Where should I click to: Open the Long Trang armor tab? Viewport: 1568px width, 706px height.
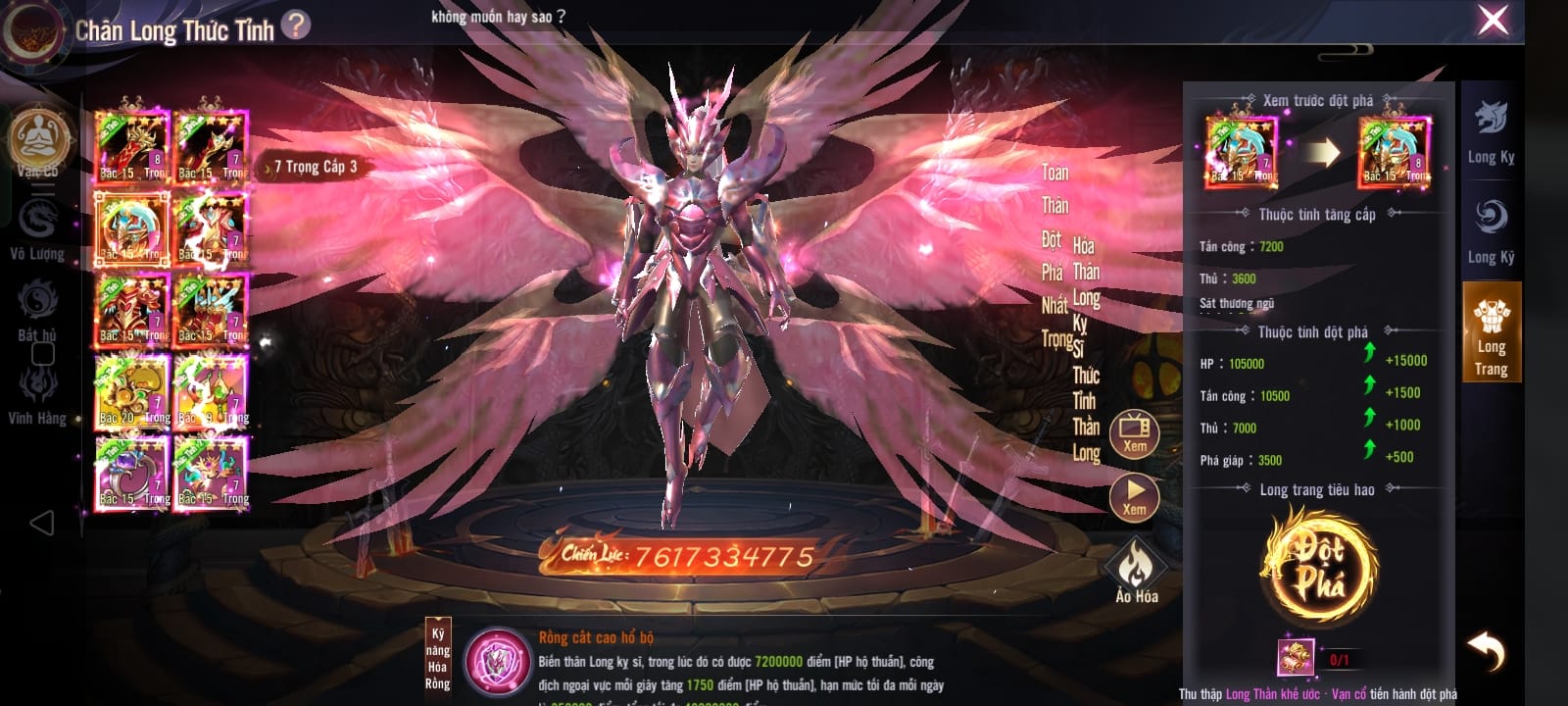1491,333
